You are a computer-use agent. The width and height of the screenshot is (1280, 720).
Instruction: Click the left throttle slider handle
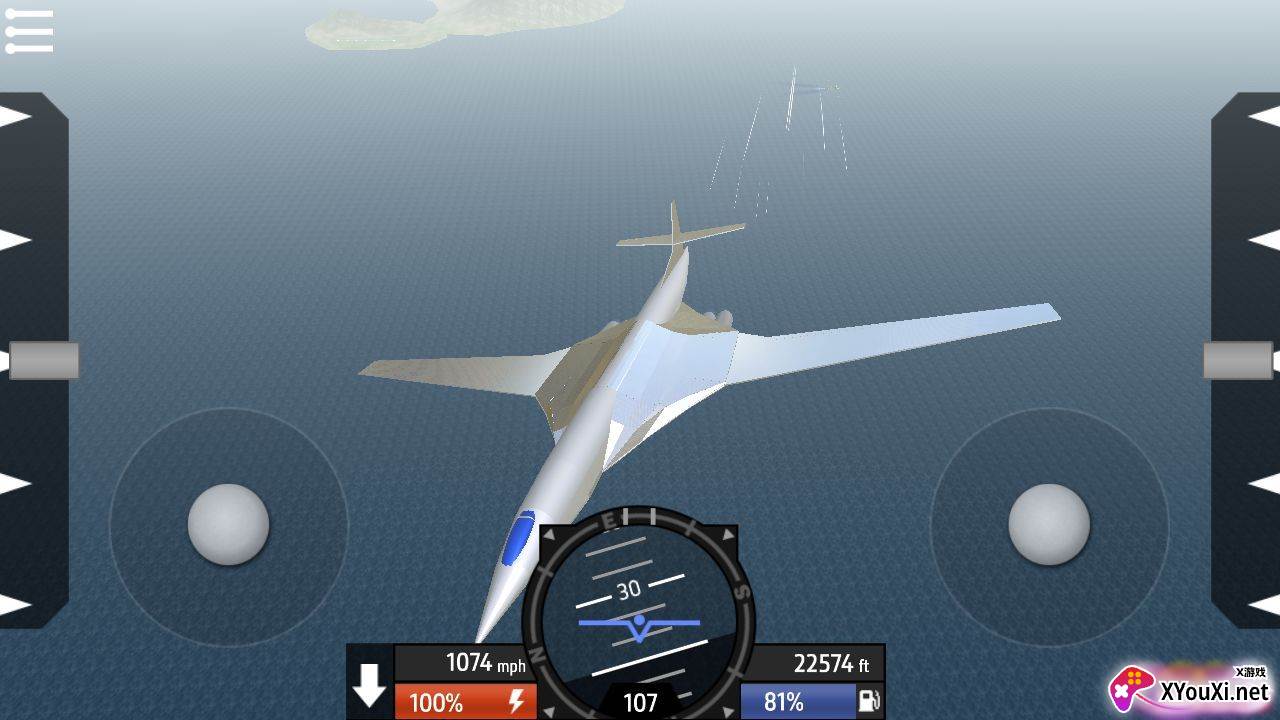(44, 360)
